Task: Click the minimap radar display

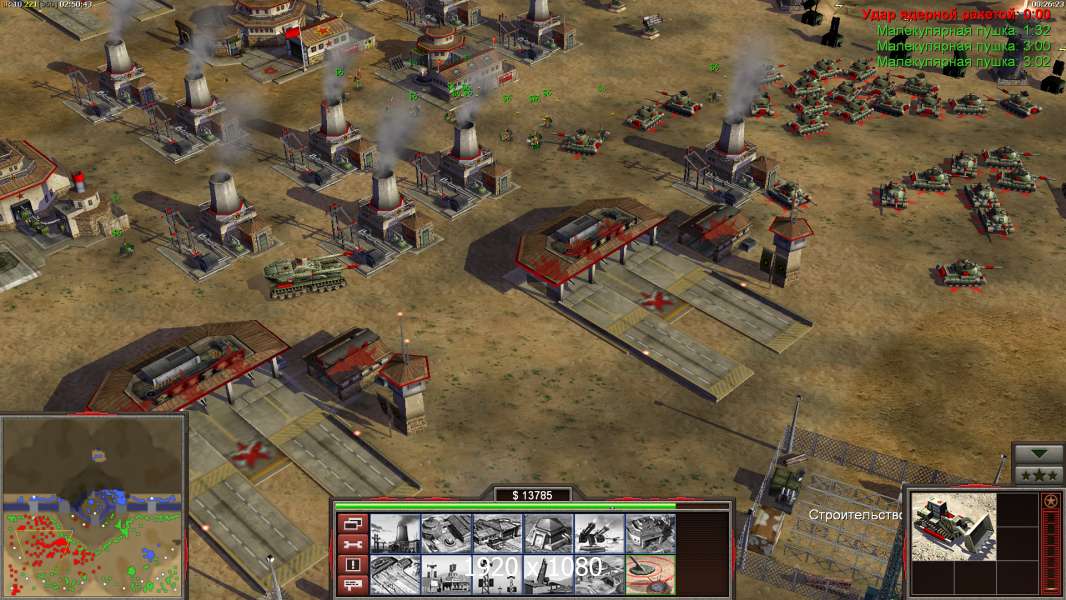Action: [x=93, y=507]
